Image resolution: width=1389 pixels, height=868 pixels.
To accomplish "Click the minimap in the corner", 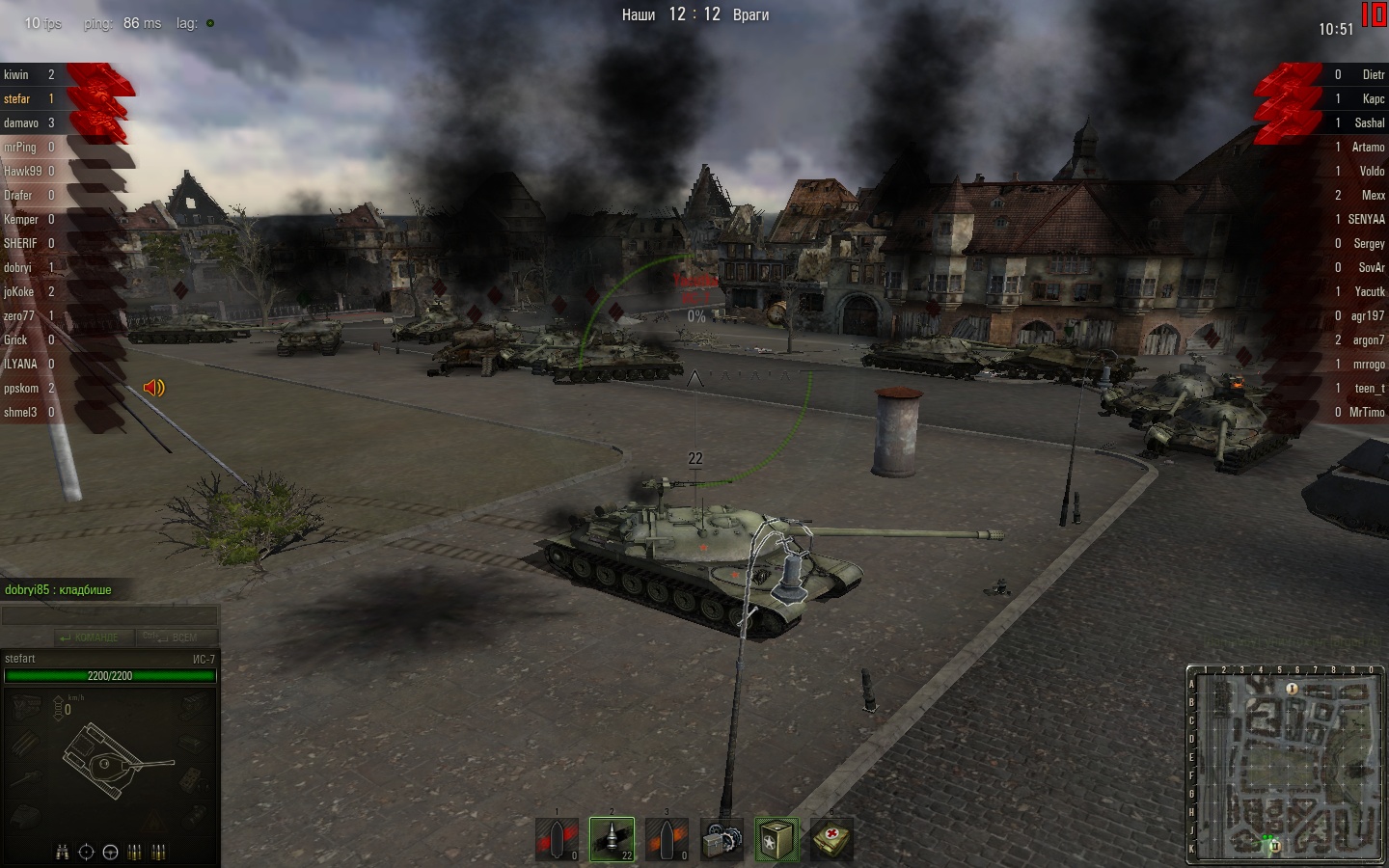I will coord(1286,763).
